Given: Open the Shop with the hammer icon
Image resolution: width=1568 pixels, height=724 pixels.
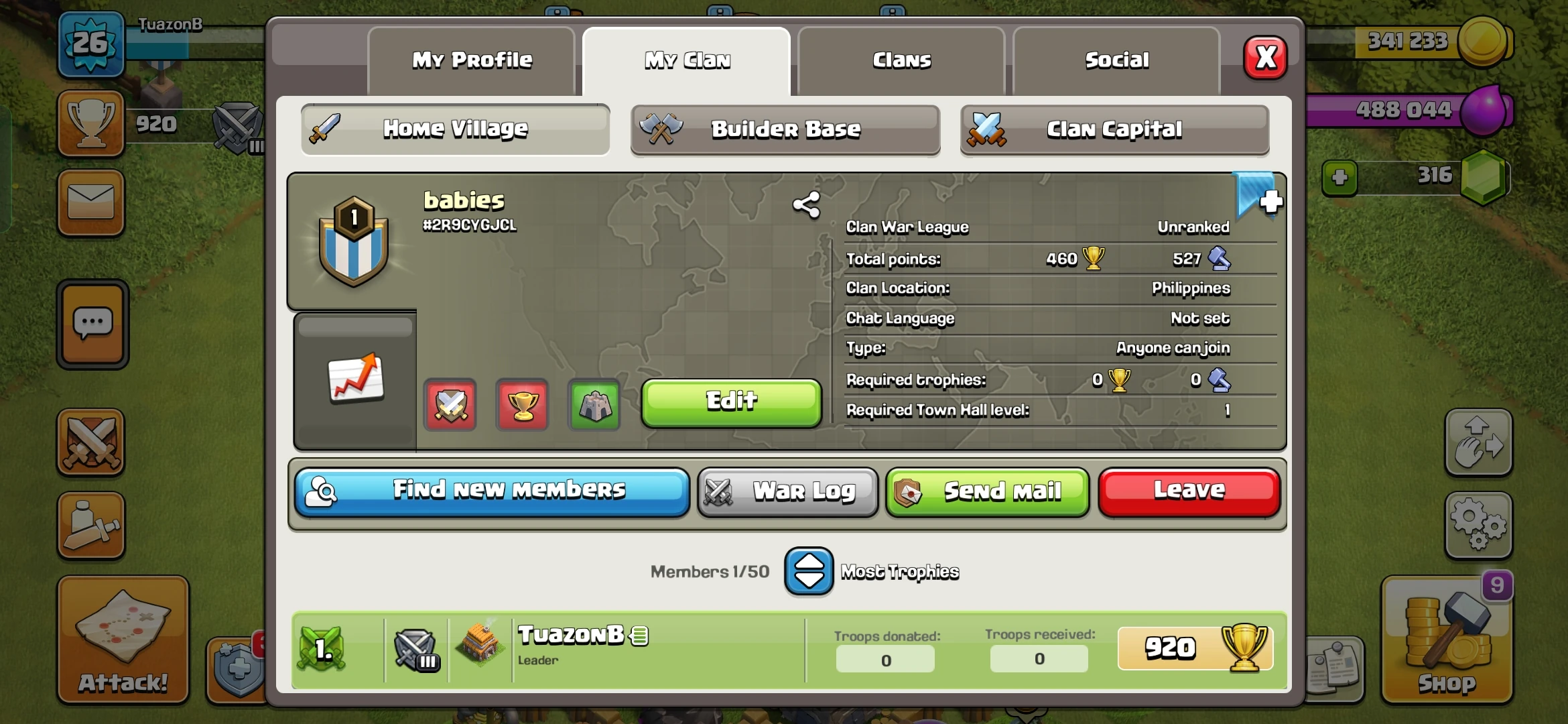Looking at the screenshot, I should coord(1447,640).
